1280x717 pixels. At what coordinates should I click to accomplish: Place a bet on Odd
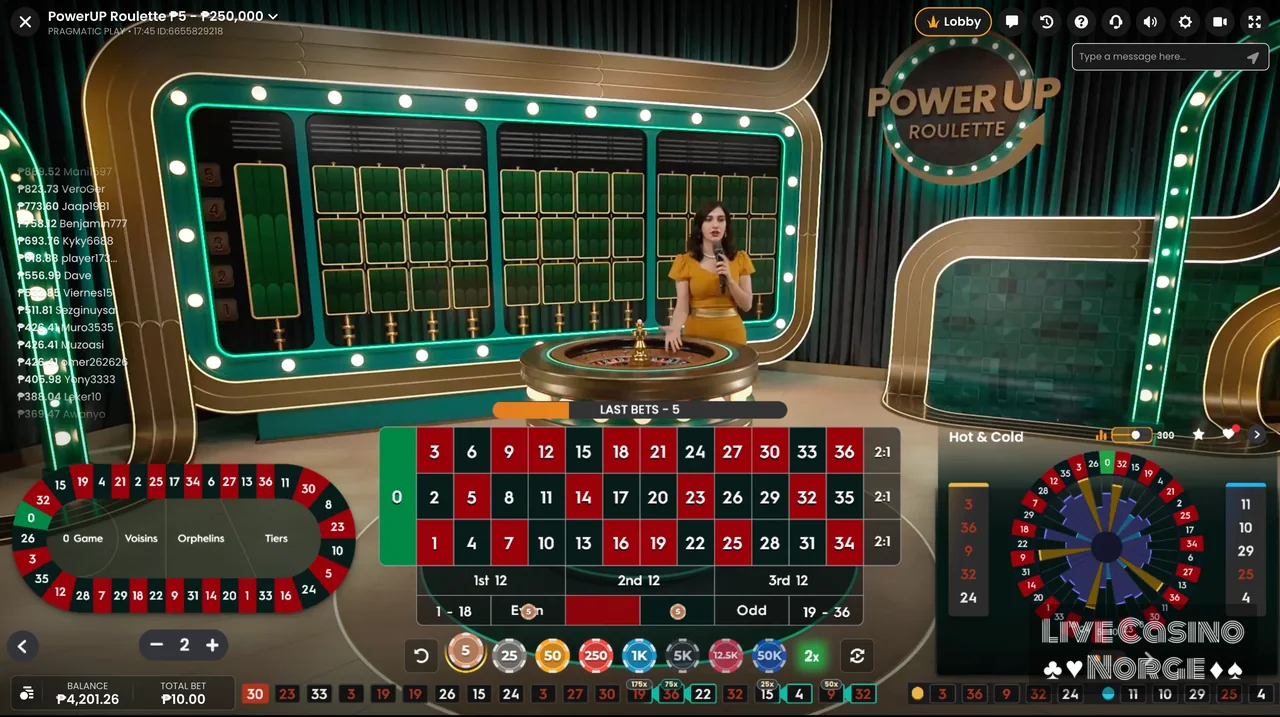(751, 611)
